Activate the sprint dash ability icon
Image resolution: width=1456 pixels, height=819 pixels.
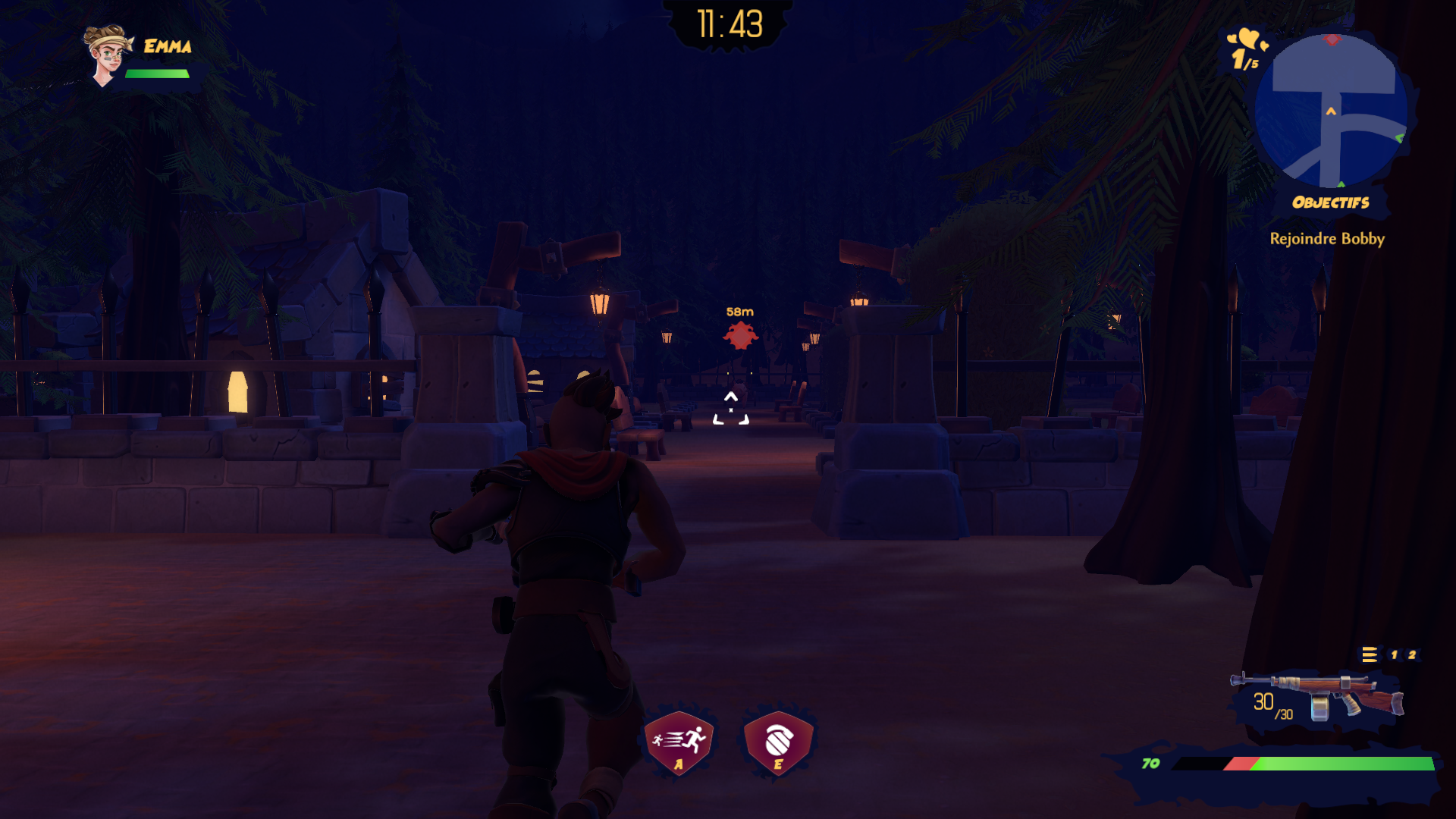[679, 741]
